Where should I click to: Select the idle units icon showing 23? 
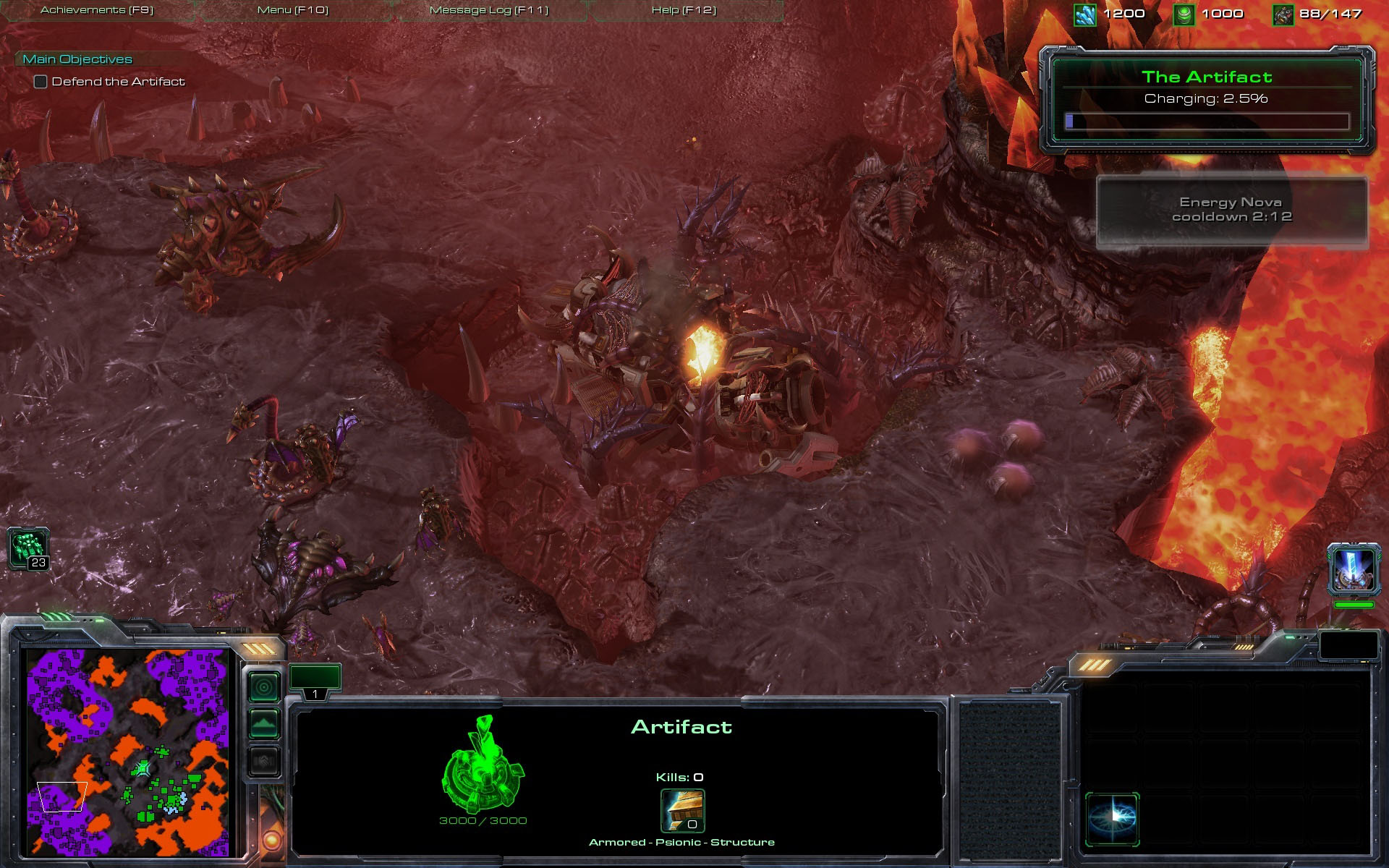point(29,548)
